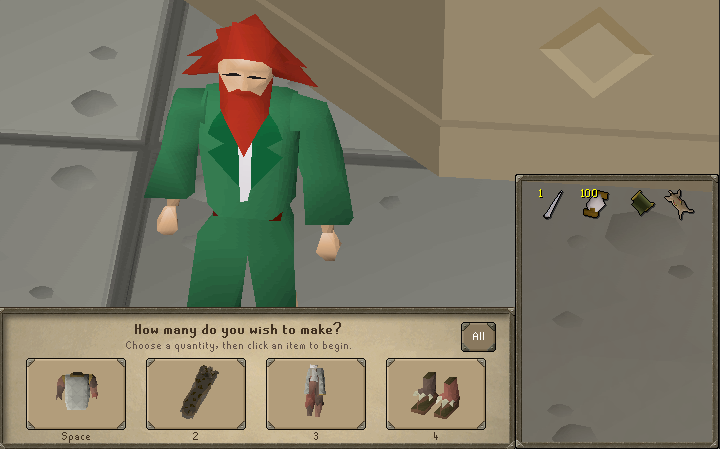Image resolution: width=720 pixels, height=449 pixels.
Task: Pick the clawed fur boots option
Action: [436, 394]
